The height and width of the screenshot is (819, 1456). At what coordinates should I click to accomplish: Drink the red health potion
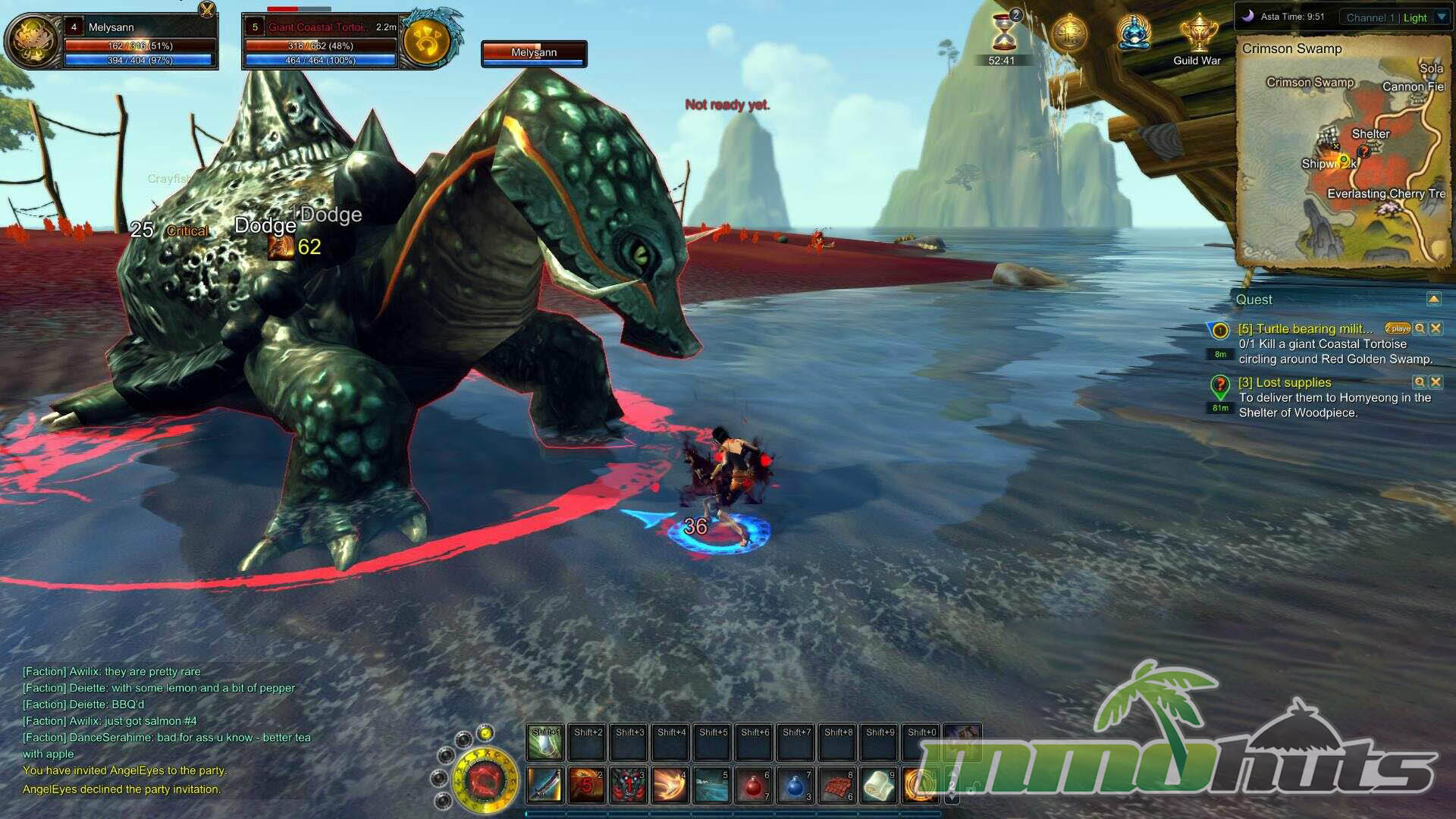point(753,785)
